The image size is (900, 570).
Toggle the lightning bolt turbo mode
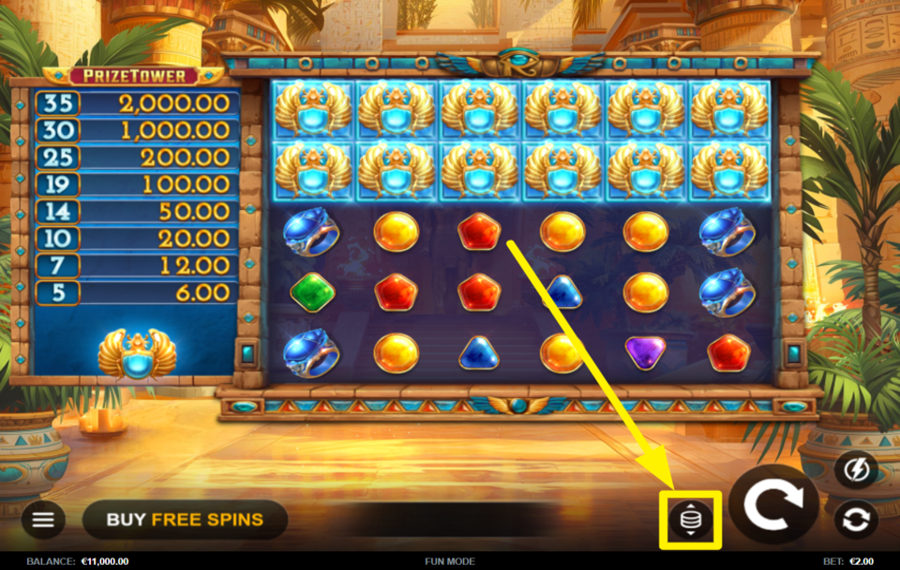pos(857,469)
